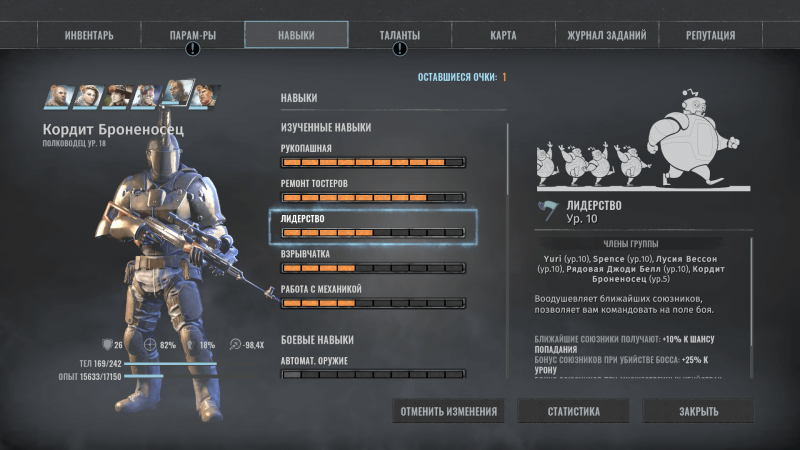The image size is (800, 450).
Task: Open the Инвентарь tab
Action: coord(89,35)
